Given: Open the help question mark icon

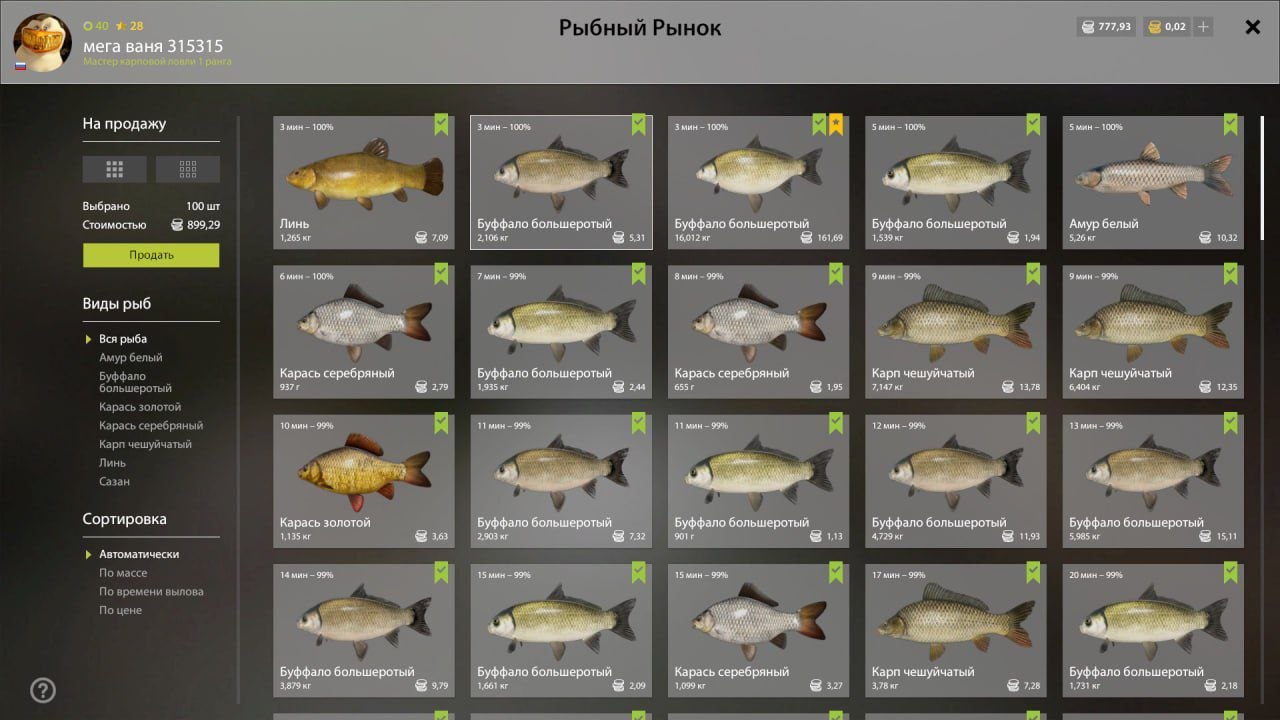Looking at the screenshot, I should [x=43, y=690].
